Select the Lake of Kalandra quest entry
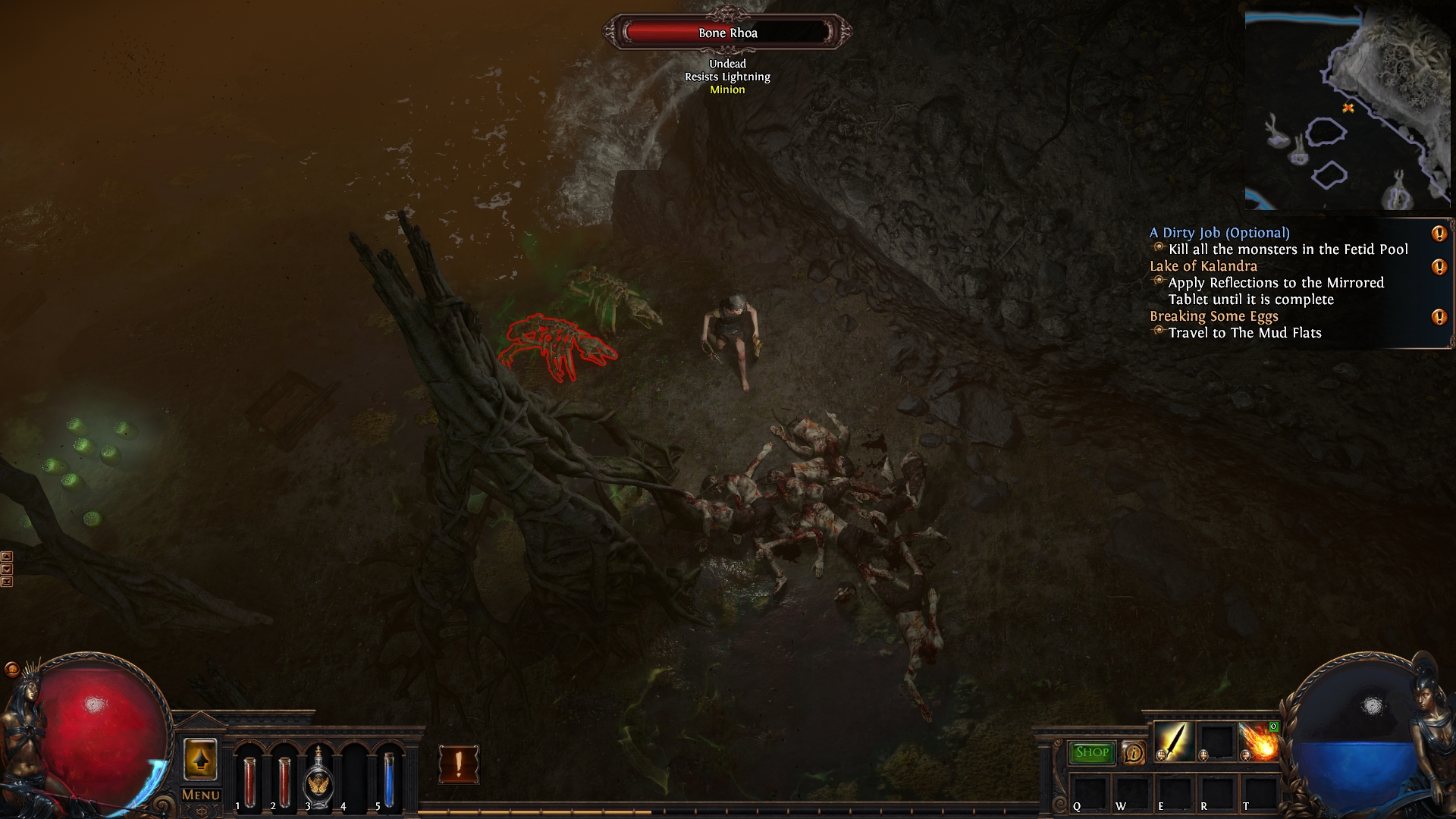The height and width of the screenshot is (819, 1456). [x=1203, y=266]
